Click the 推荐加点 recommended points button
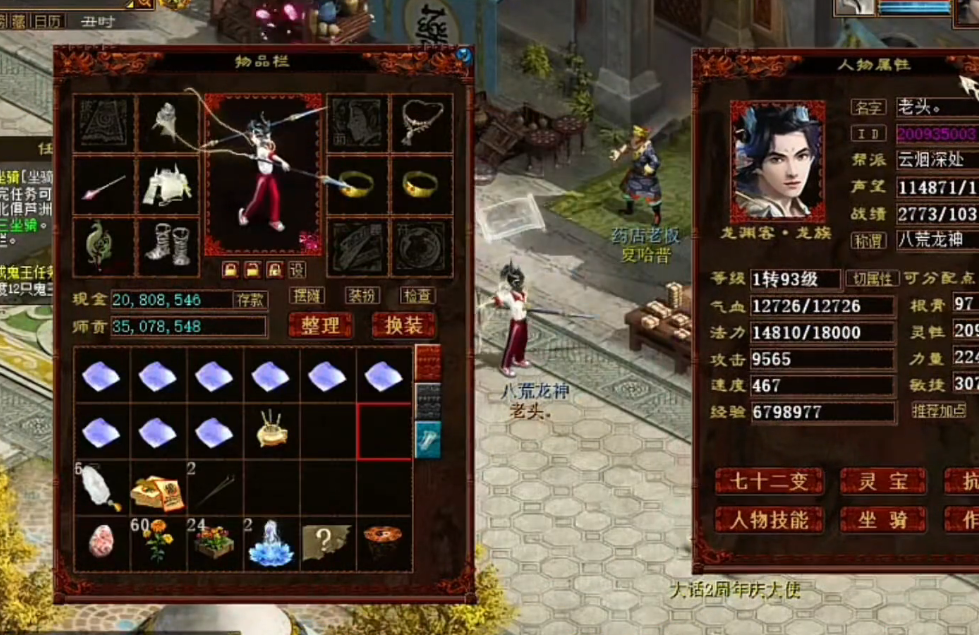The image size is (979, 635). click(x=939, y=410)
